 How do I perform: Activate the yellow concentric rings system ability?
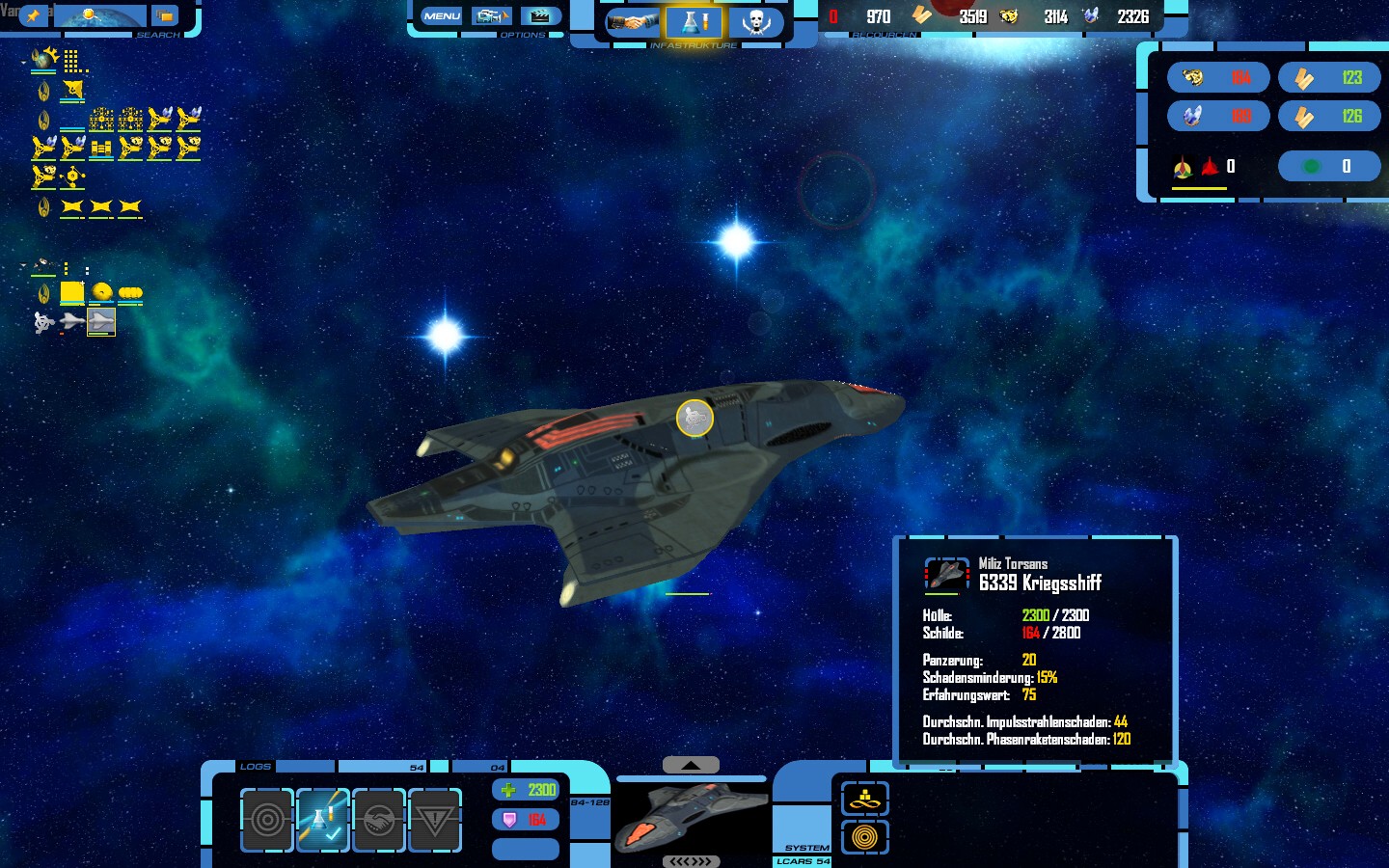tap(864, 836)
